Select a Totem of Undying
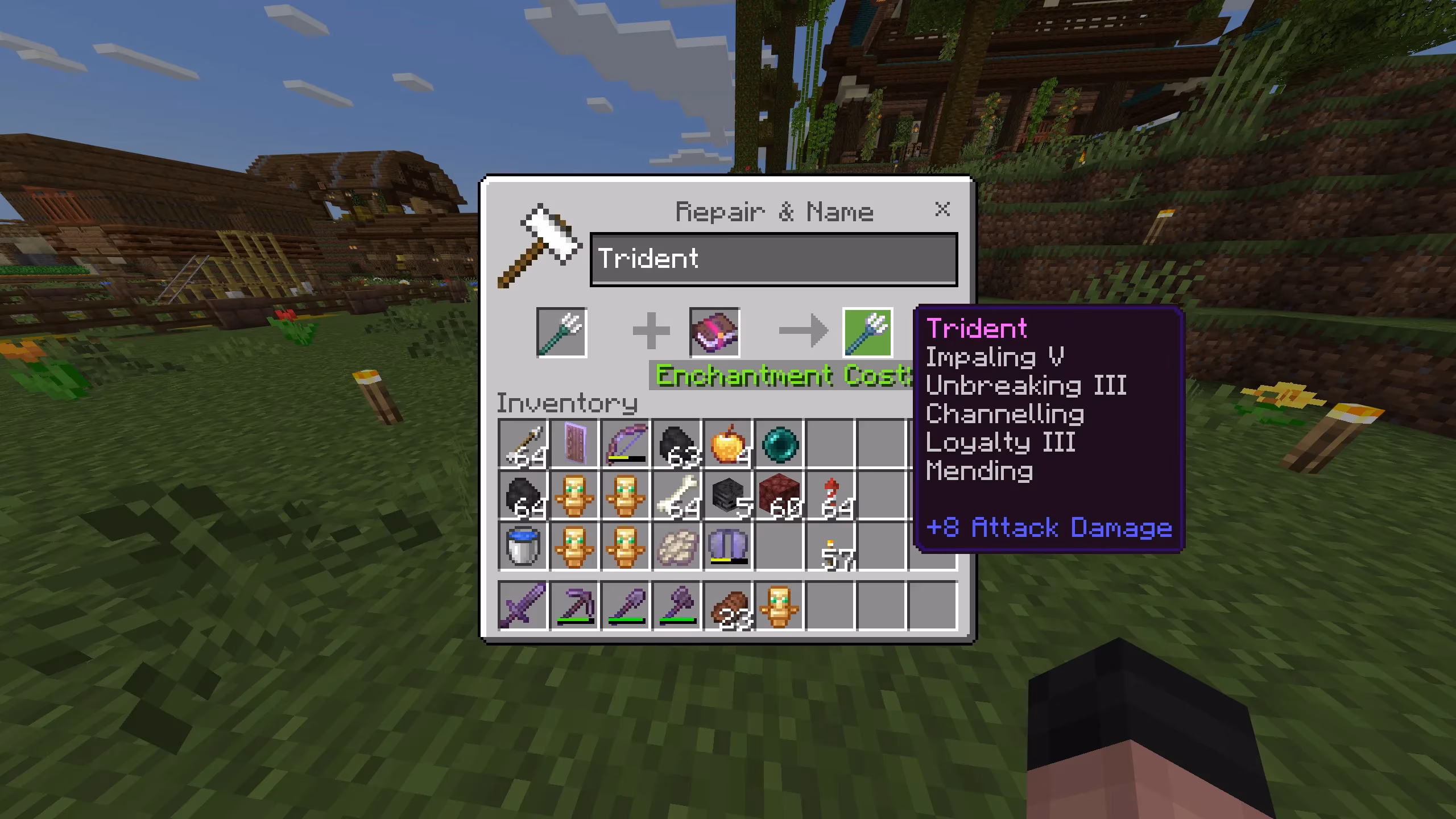 574,497
